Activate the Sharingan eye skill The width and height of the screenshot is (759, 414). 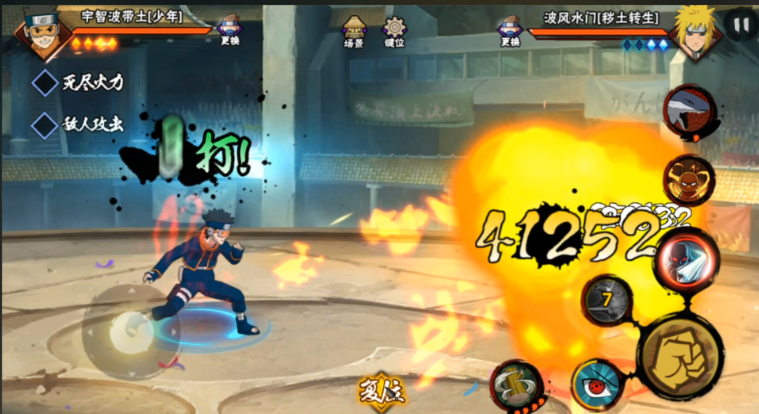coord(598,384)
